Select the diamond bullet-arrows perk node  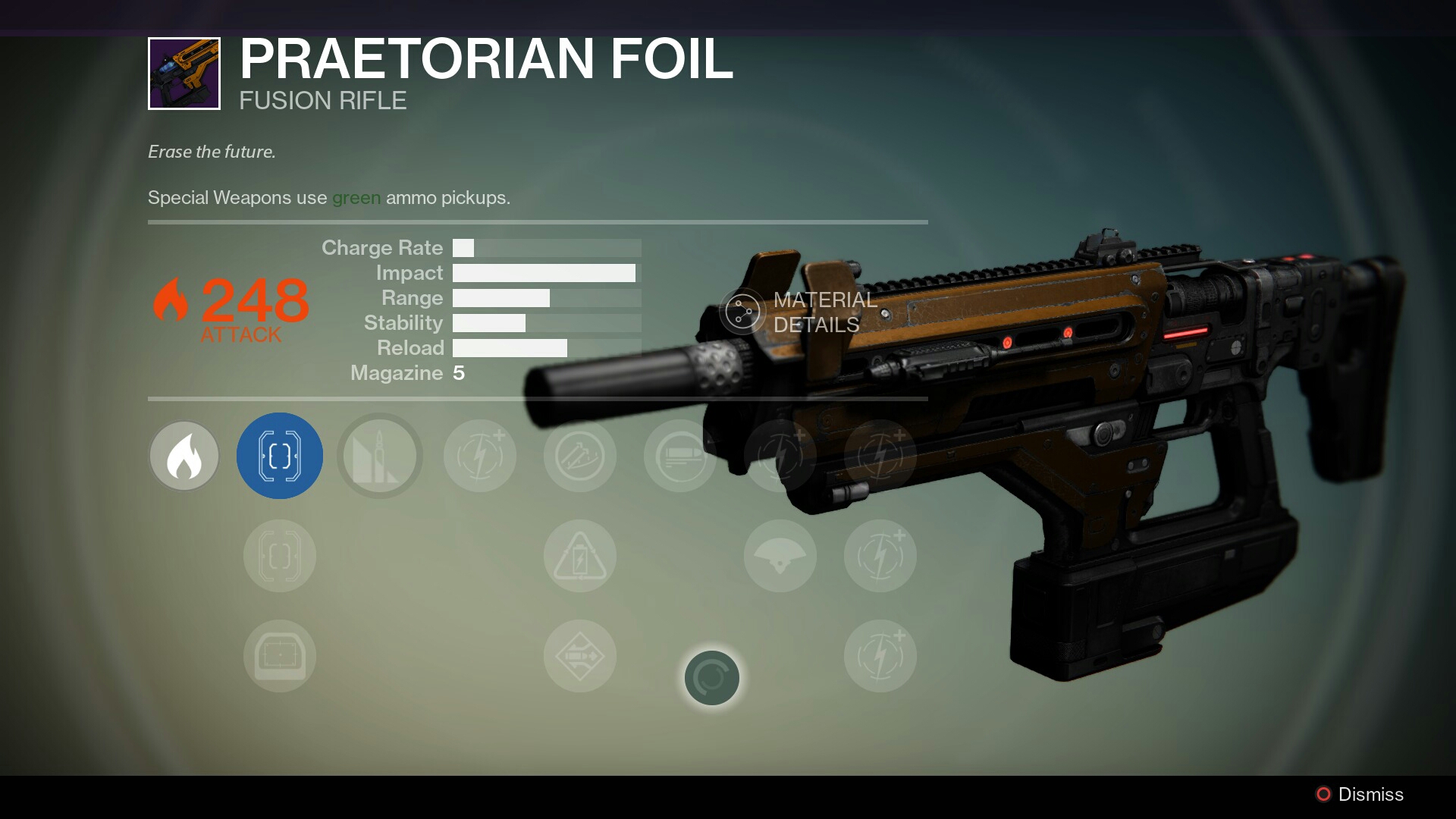point(580,656)
